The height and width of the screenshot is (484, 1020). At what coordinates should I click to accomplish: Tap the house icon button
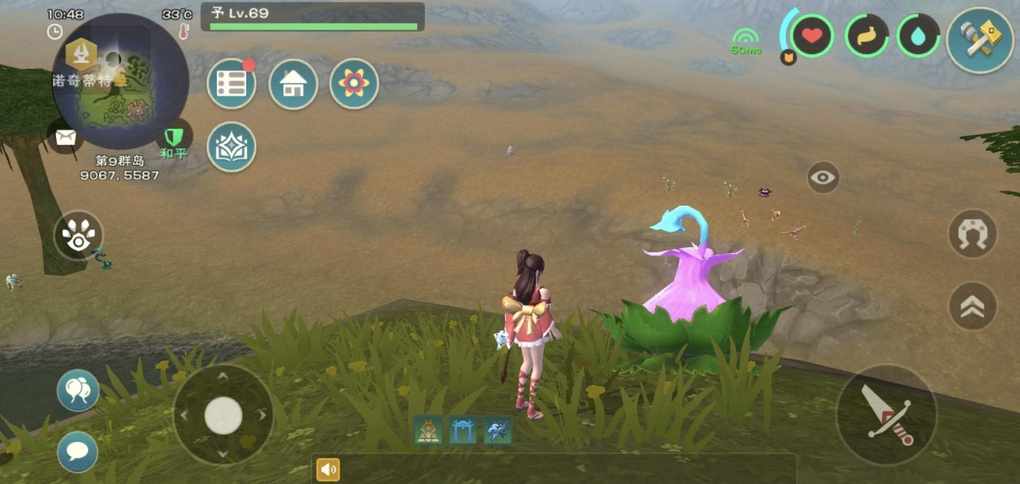293,84
